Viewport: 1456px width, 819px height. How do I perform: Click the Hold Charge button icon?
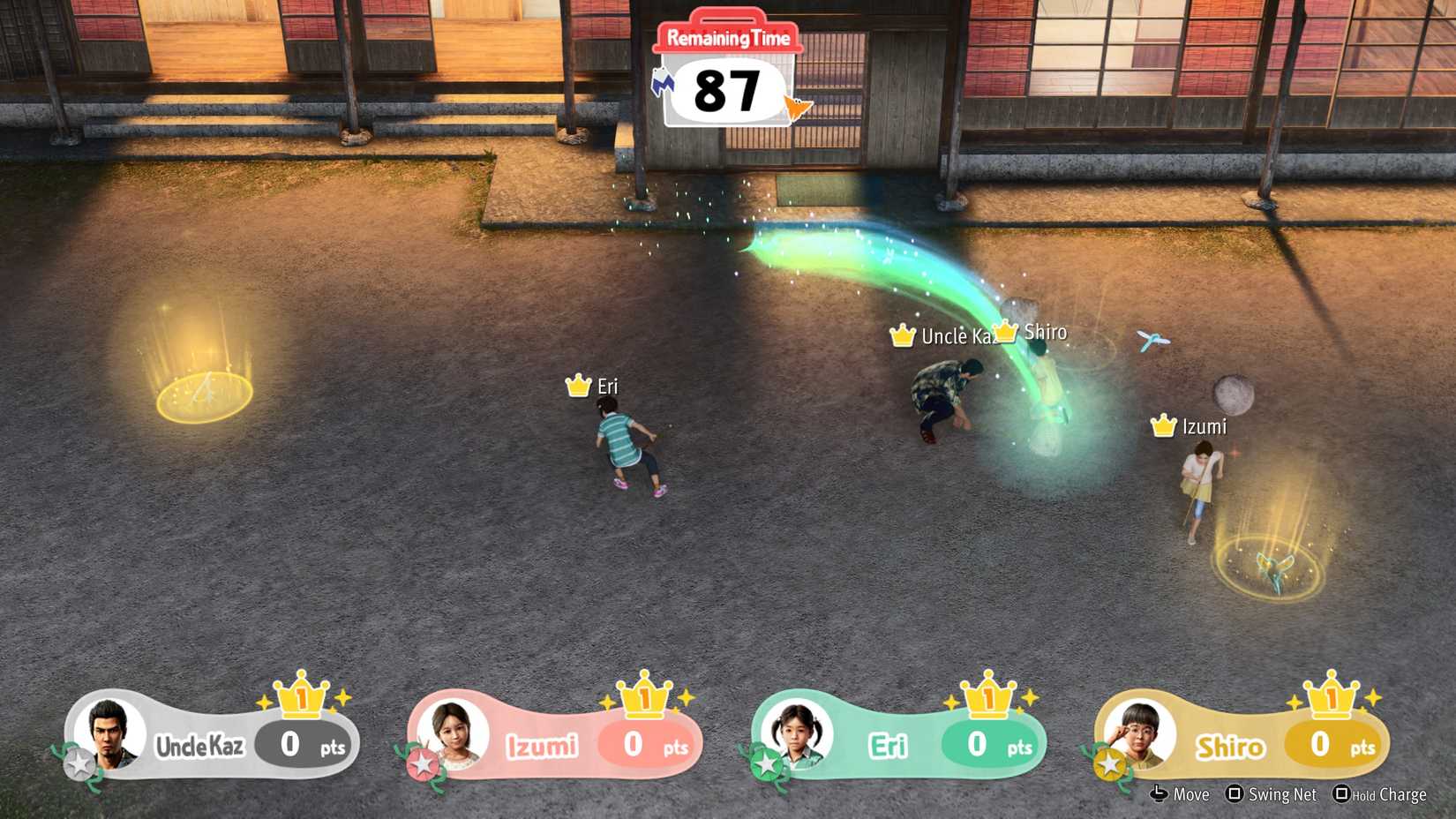pyautogui.click(x=1342, y=795)
